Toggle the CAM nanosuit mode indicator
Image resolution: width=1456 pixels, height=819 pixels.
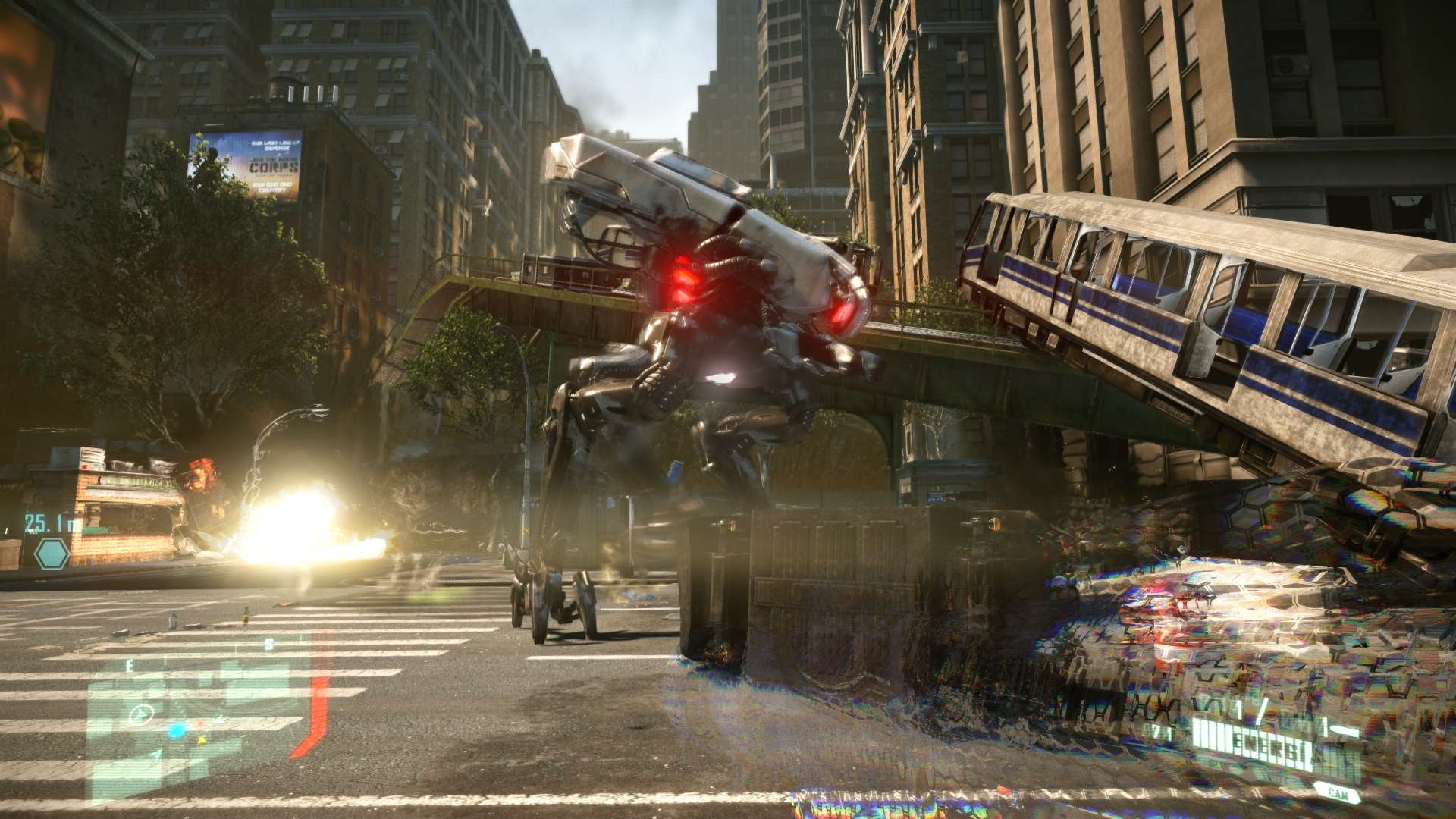pos(1335,792)
